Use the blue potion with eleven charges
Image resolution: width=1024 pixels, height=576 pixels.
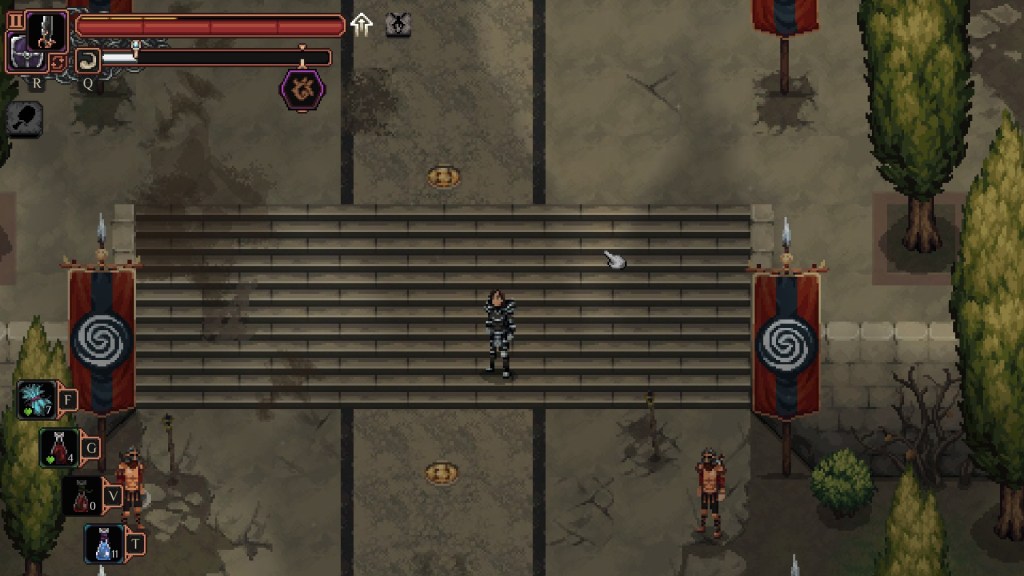[104, 543]
